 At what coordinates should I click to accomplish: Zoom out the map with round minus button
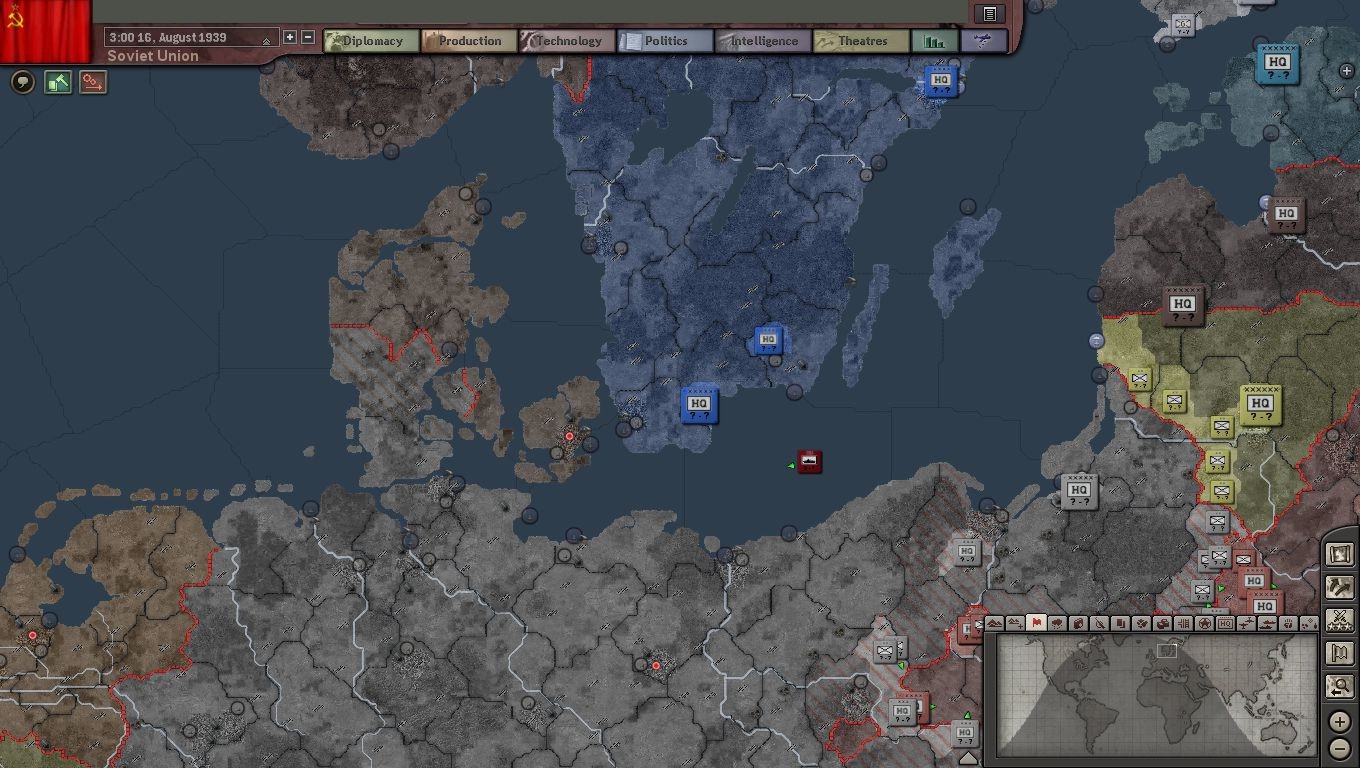(1340, 747)
